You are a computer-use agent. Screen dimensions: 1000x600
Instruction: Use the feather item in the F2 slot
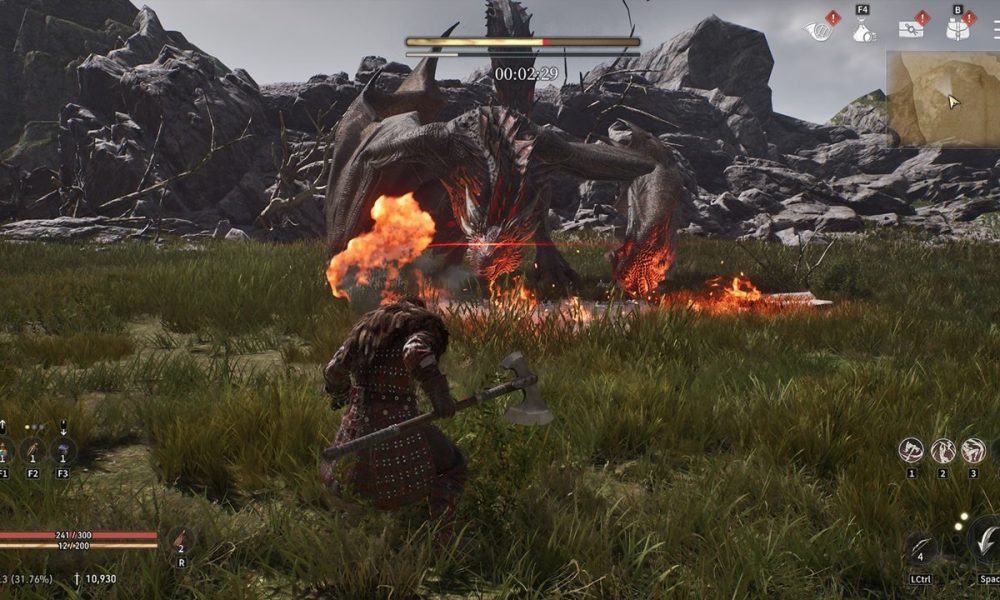33,451
